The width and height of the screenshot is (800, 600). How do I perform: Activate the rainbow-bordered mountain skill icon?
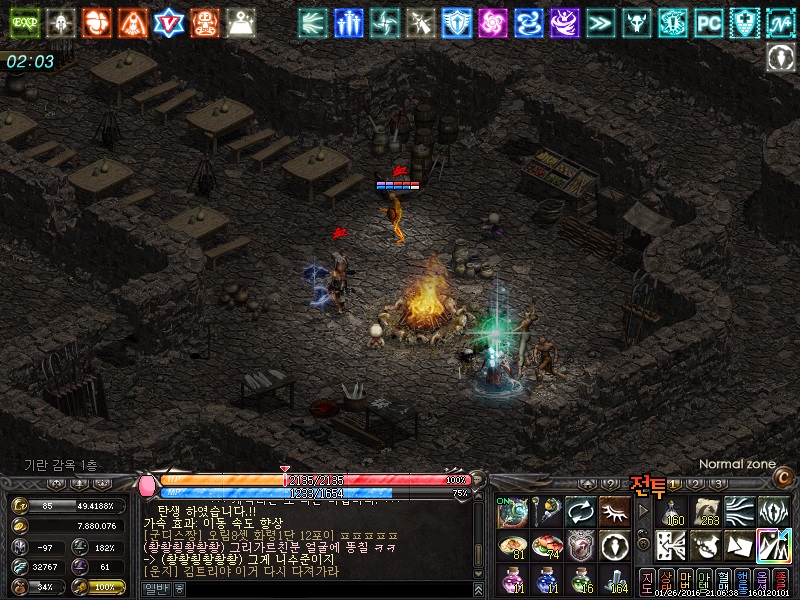coord(772,546)
